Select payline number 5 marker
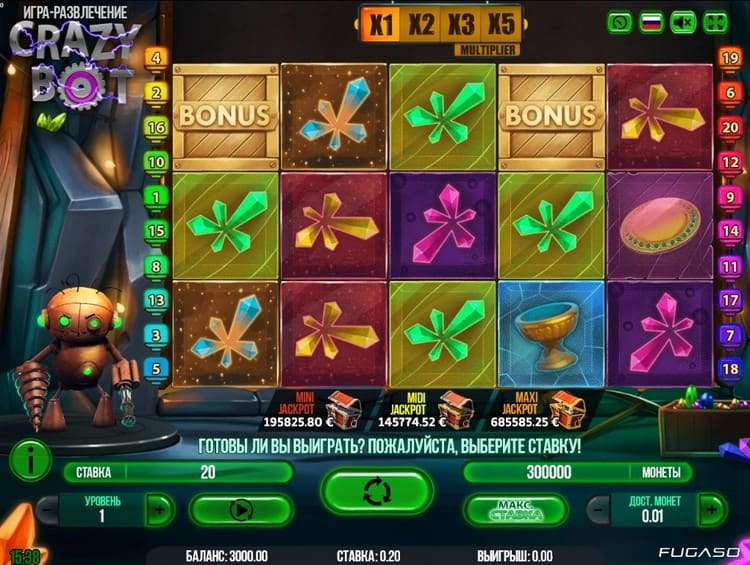This screenshot has width=750, height=565. 156,369
